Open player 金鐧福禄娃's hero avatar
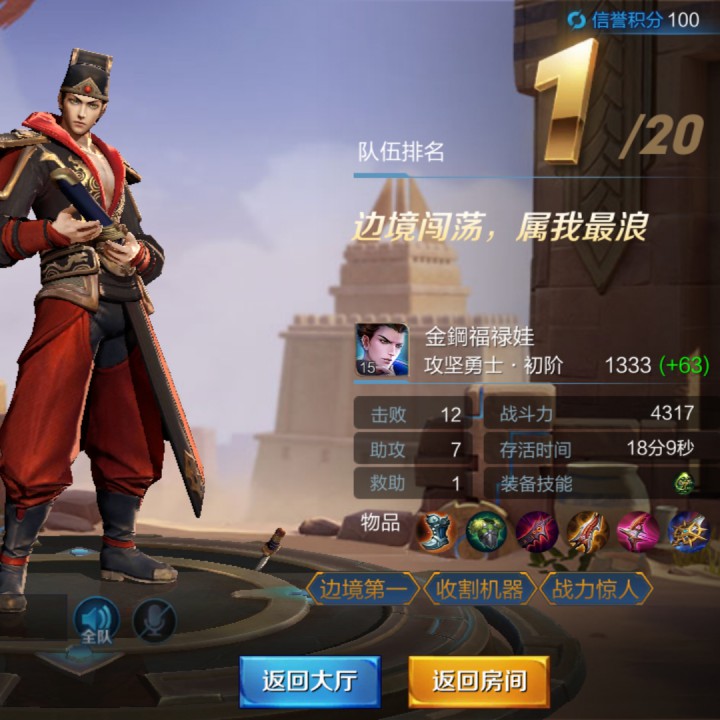Screen dimensions: 720x720 pos(382,350)
